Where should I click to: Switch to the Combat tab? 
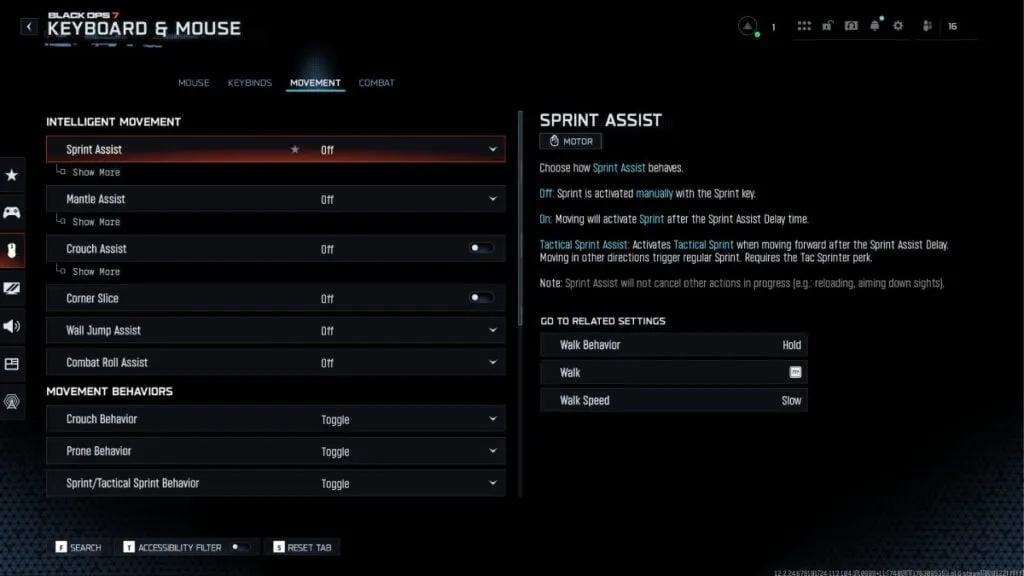click(376, 83)
